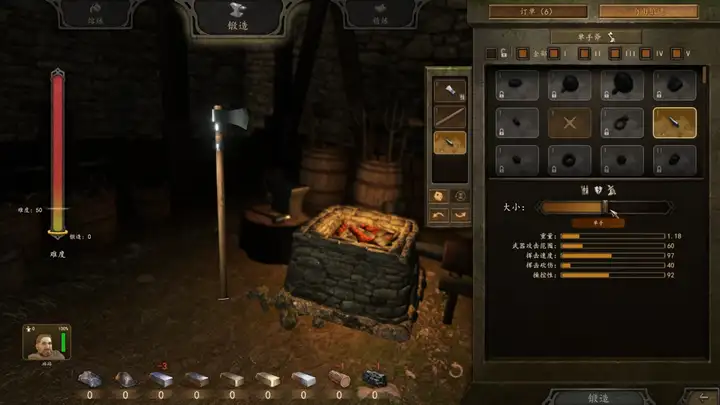Image resolution: width=720 pixels, height=405 pixels.
Task: Click the 锻造 forge button at bottom
Action: [597, 397]
